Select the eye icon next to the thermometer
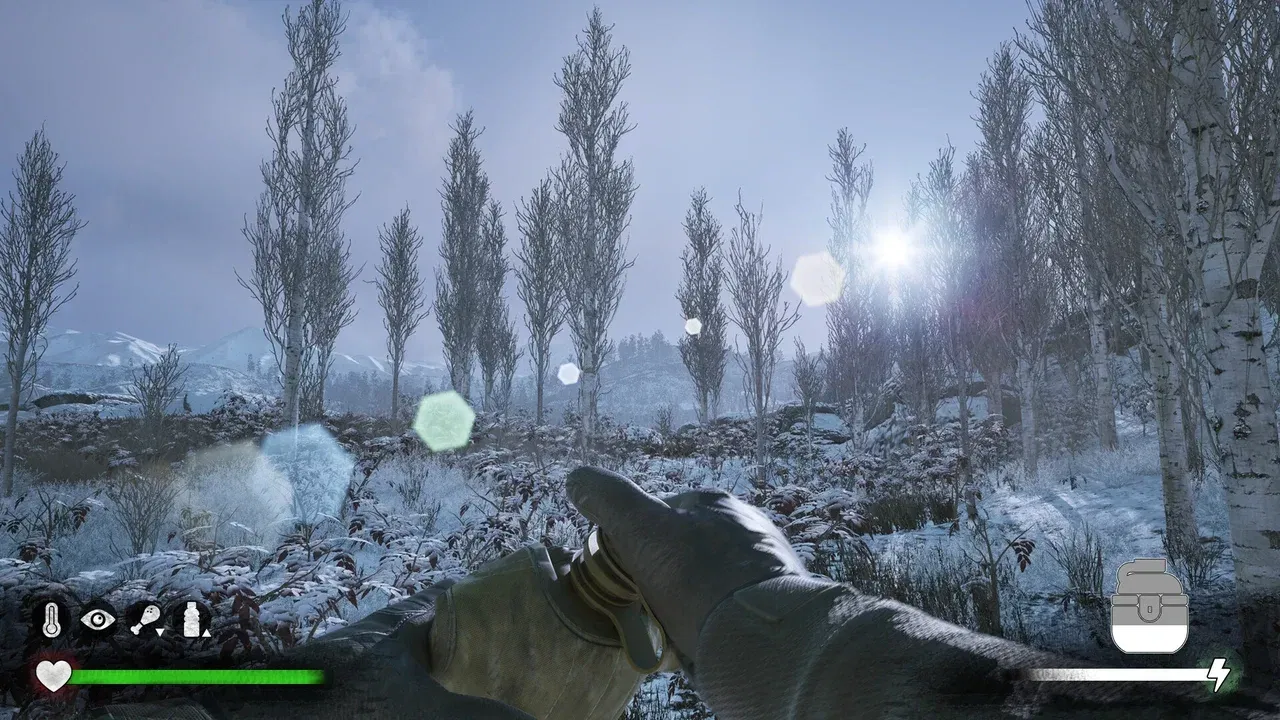Screen dimensions: 1280x720 point(98,619)
